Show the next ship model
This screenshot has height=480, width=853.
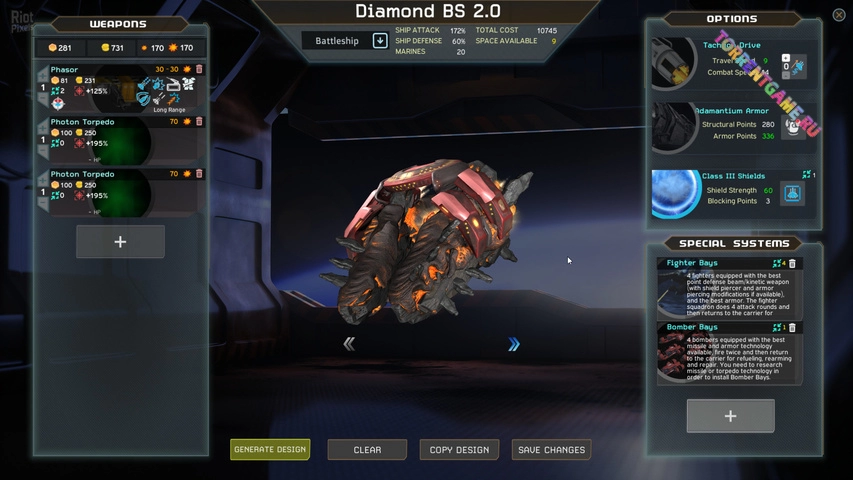[514, 344]
